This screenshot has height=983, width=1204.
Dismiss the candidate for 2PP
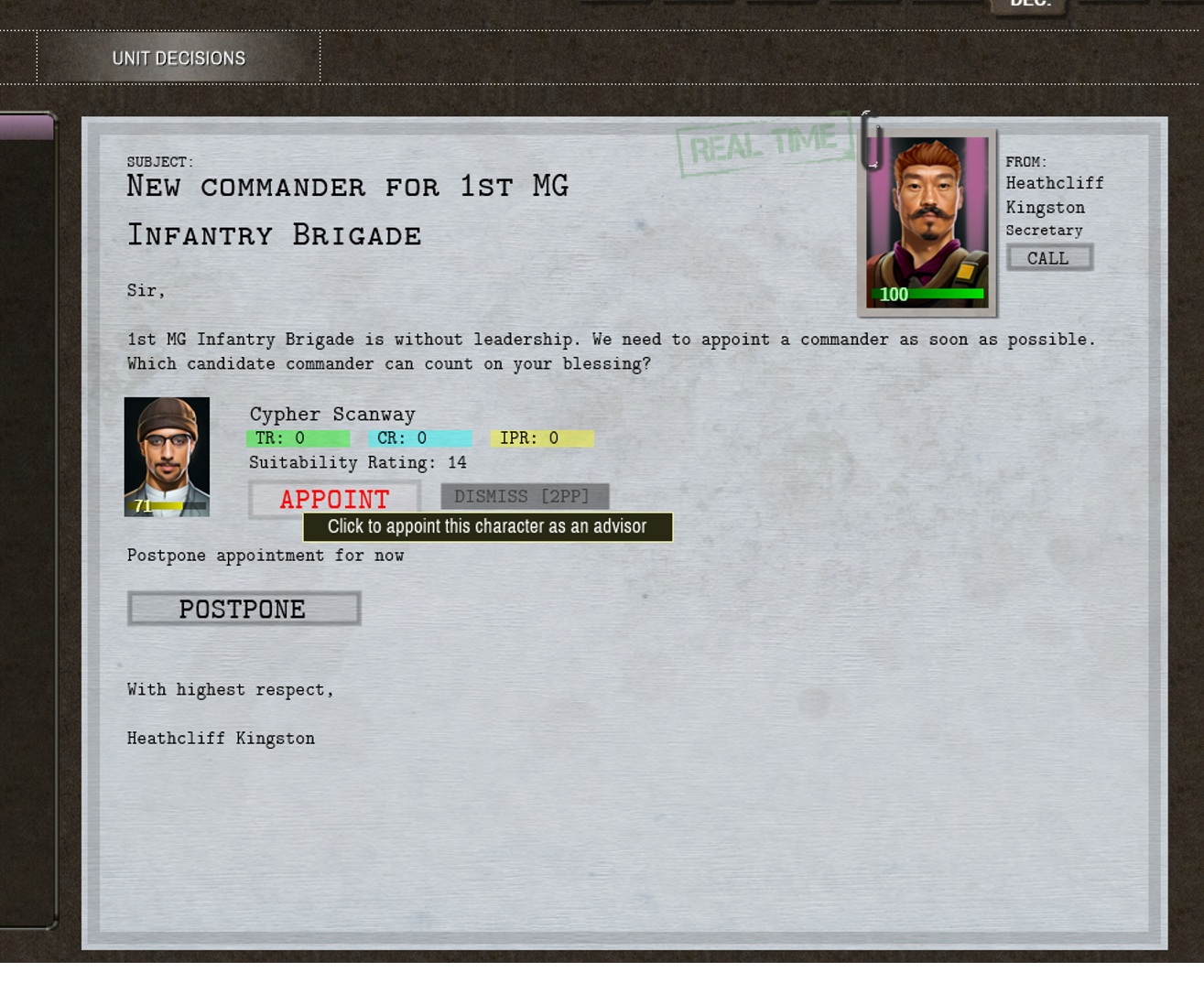pos(525,495)
